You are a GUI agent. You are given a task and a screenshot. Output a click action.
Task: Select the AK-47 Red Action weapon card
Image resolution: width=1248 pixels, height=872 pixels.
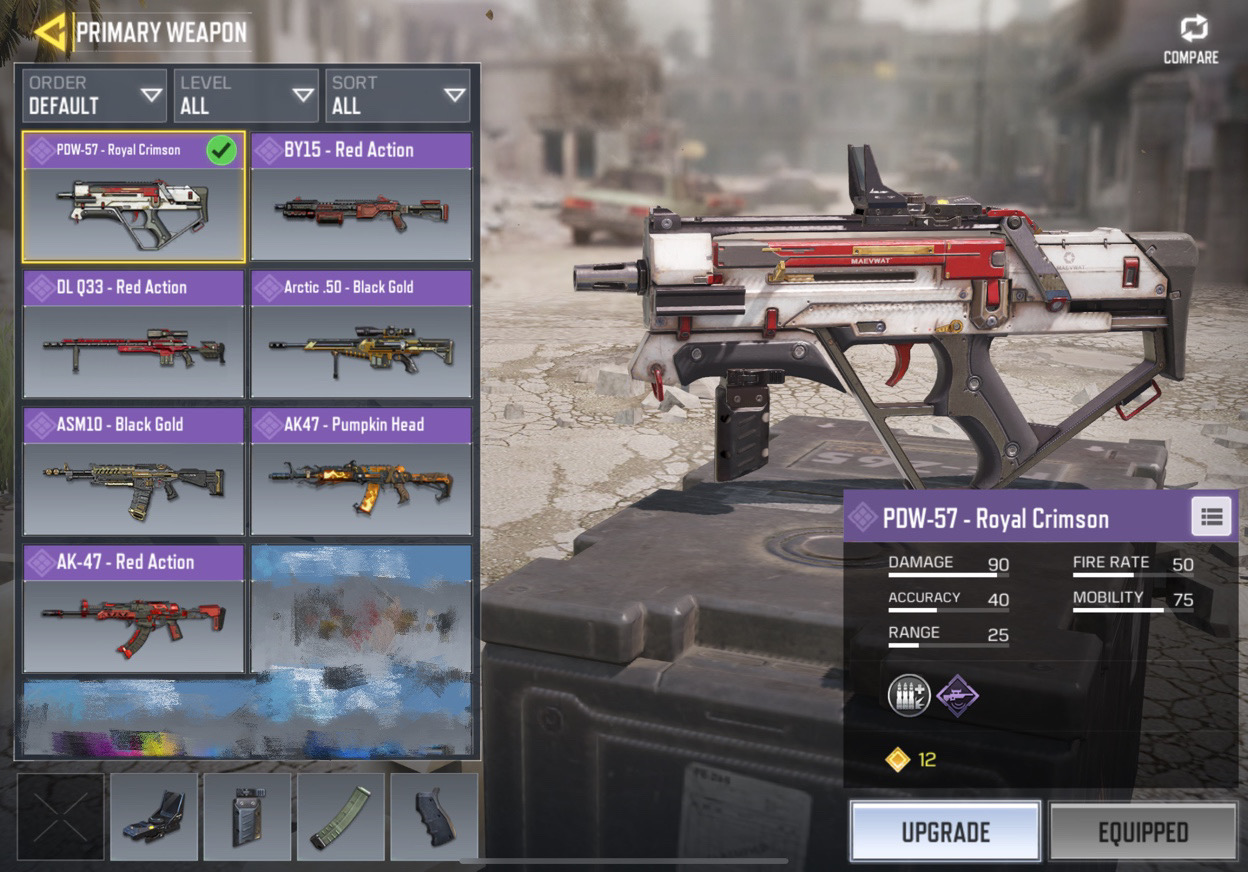(x=133, y=609)
